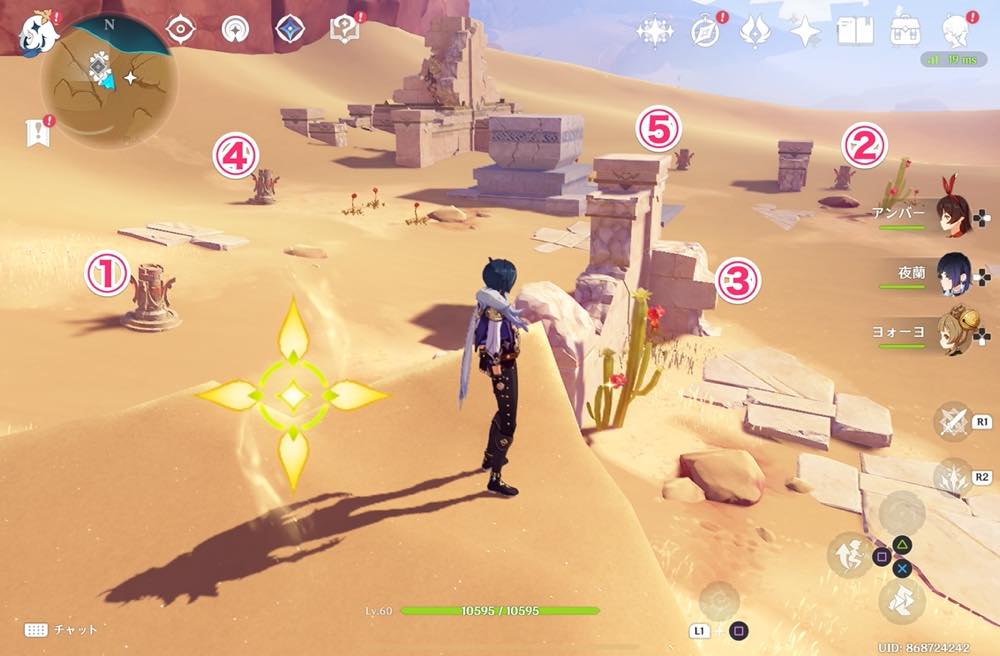Open the character head profile icon
Viewport: 1000px width, 656px height.
pyautogui.click(x=957, y=32)
